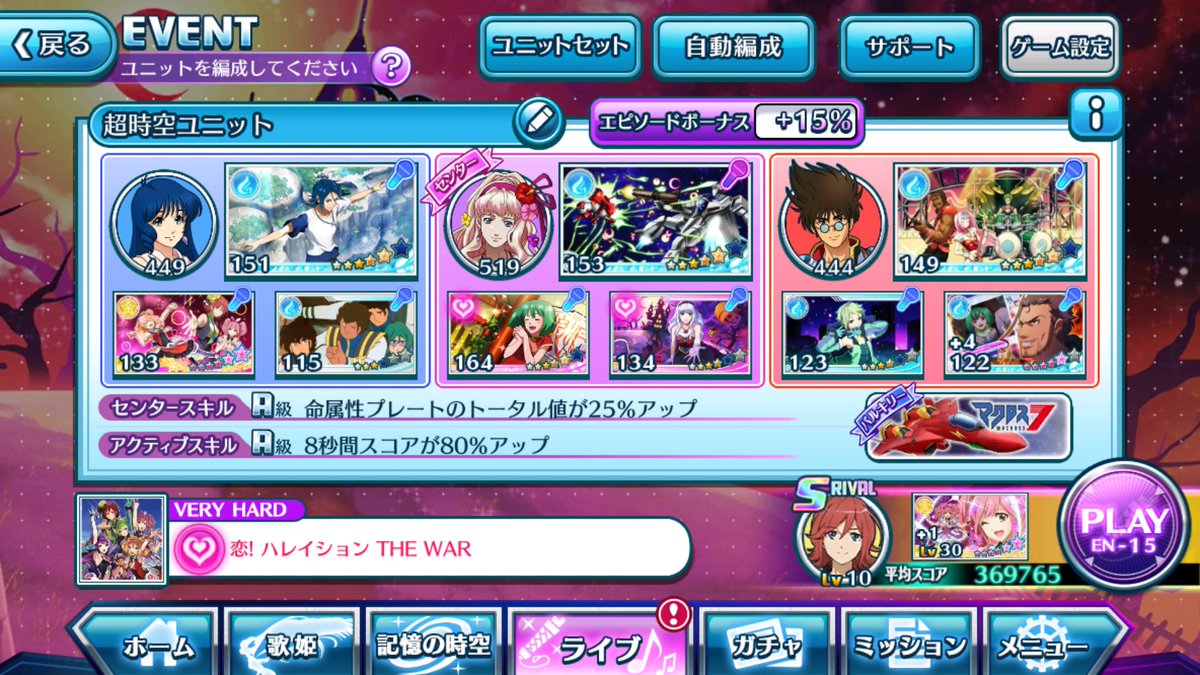Open the purple question mark help
Image resolution: width=1200 pixels, height=675 pixels.
point(390,68)
